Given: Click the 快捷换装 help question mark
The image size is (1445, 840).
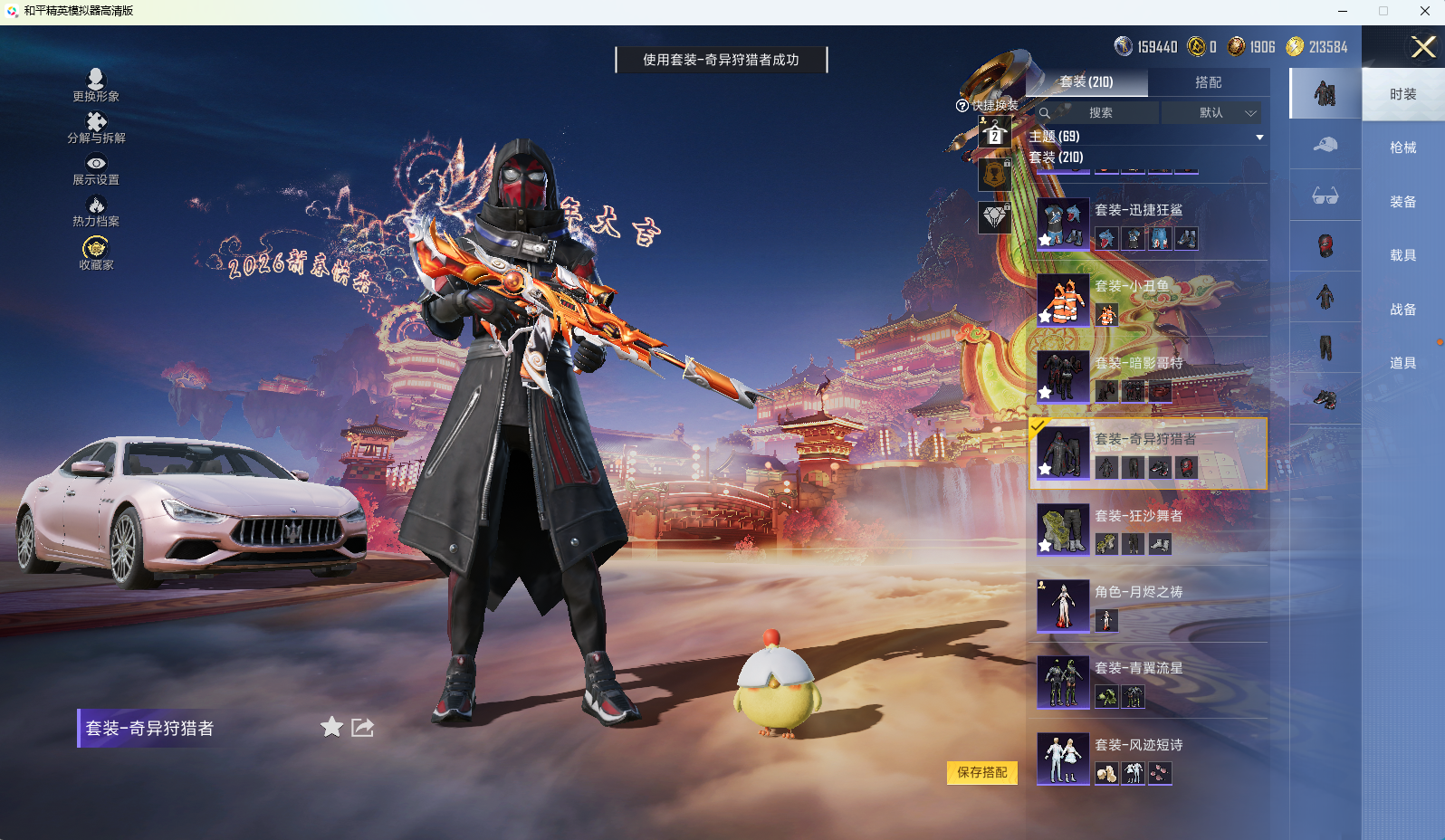Looking at the screenshot, I should tap(962, 105).
